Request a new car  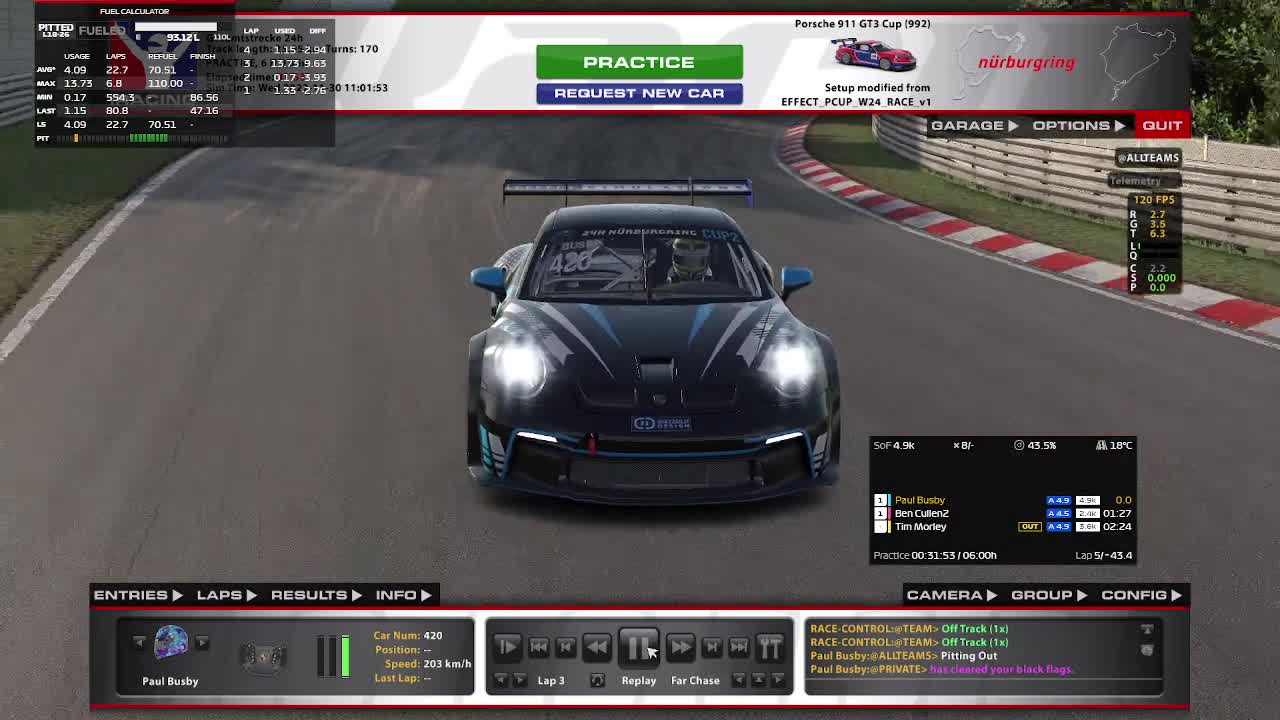(x=639, y=93)
